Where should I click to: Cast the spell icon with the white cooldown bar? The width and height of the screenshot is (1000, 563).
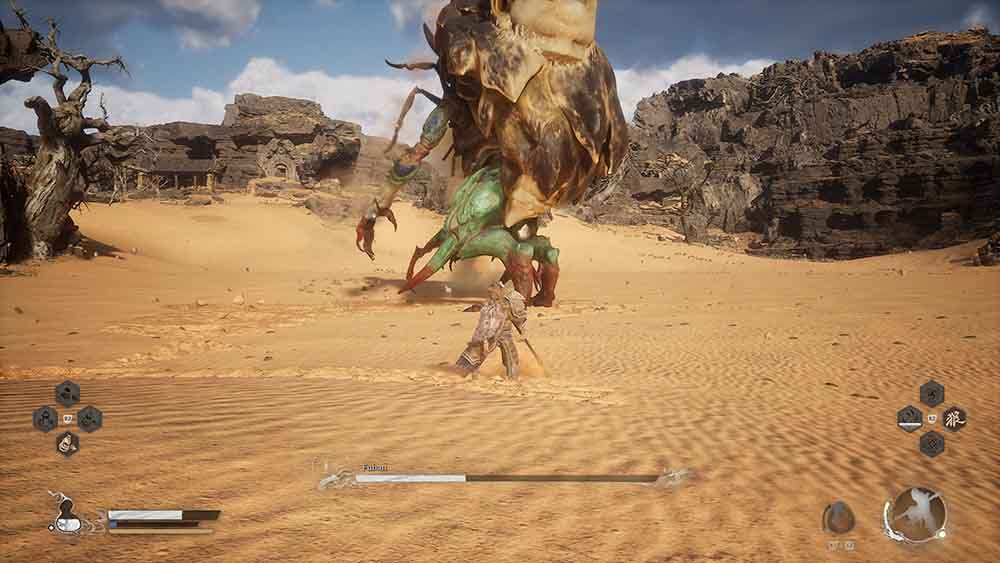pyautogui.click(x=909, y=418)
